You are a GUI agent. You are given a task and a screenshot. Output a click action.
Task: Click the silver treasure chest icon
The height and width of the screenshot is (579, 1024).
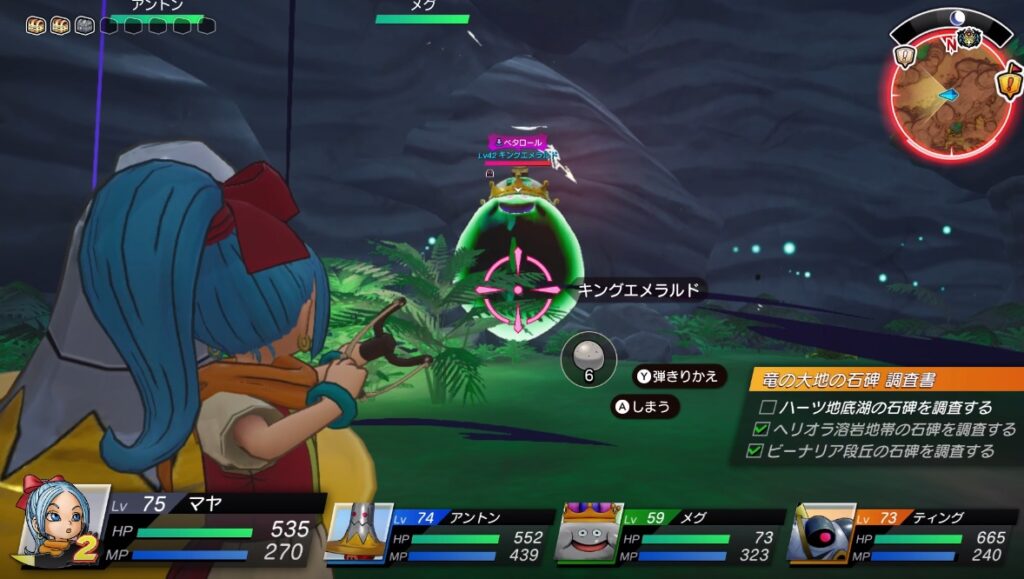pyautogui.click(x=85, y=24)
